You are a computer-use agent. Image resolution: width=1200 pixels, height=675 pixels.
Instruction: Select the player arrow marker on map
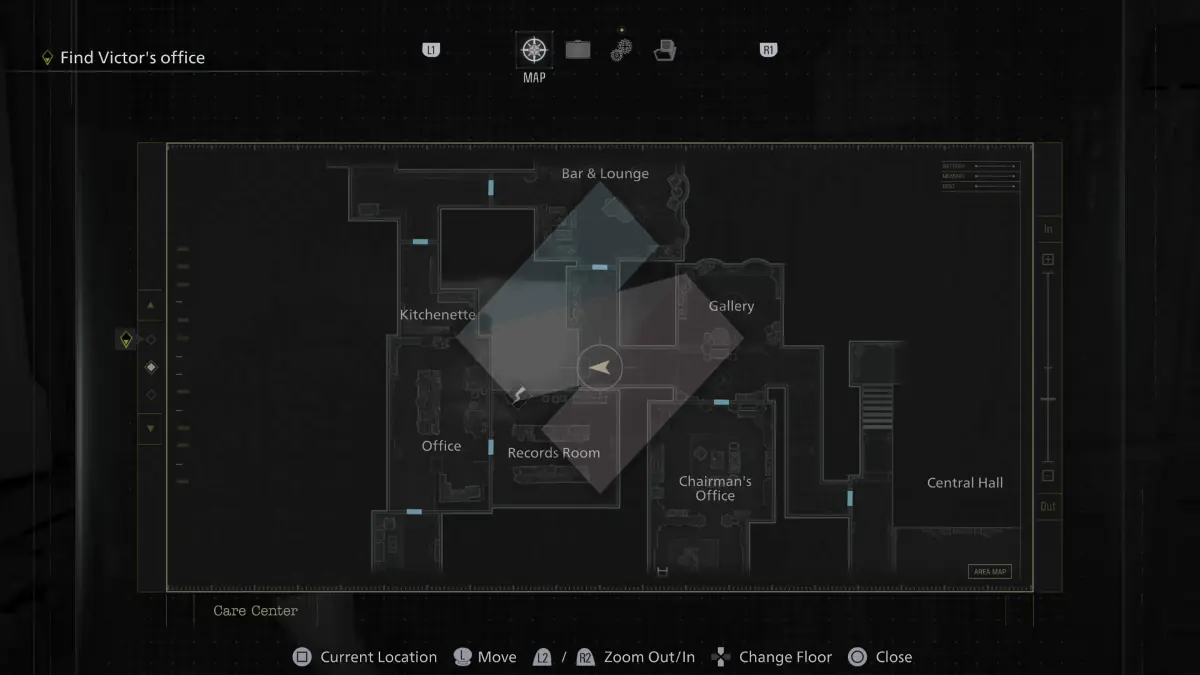tap(599, 368)
